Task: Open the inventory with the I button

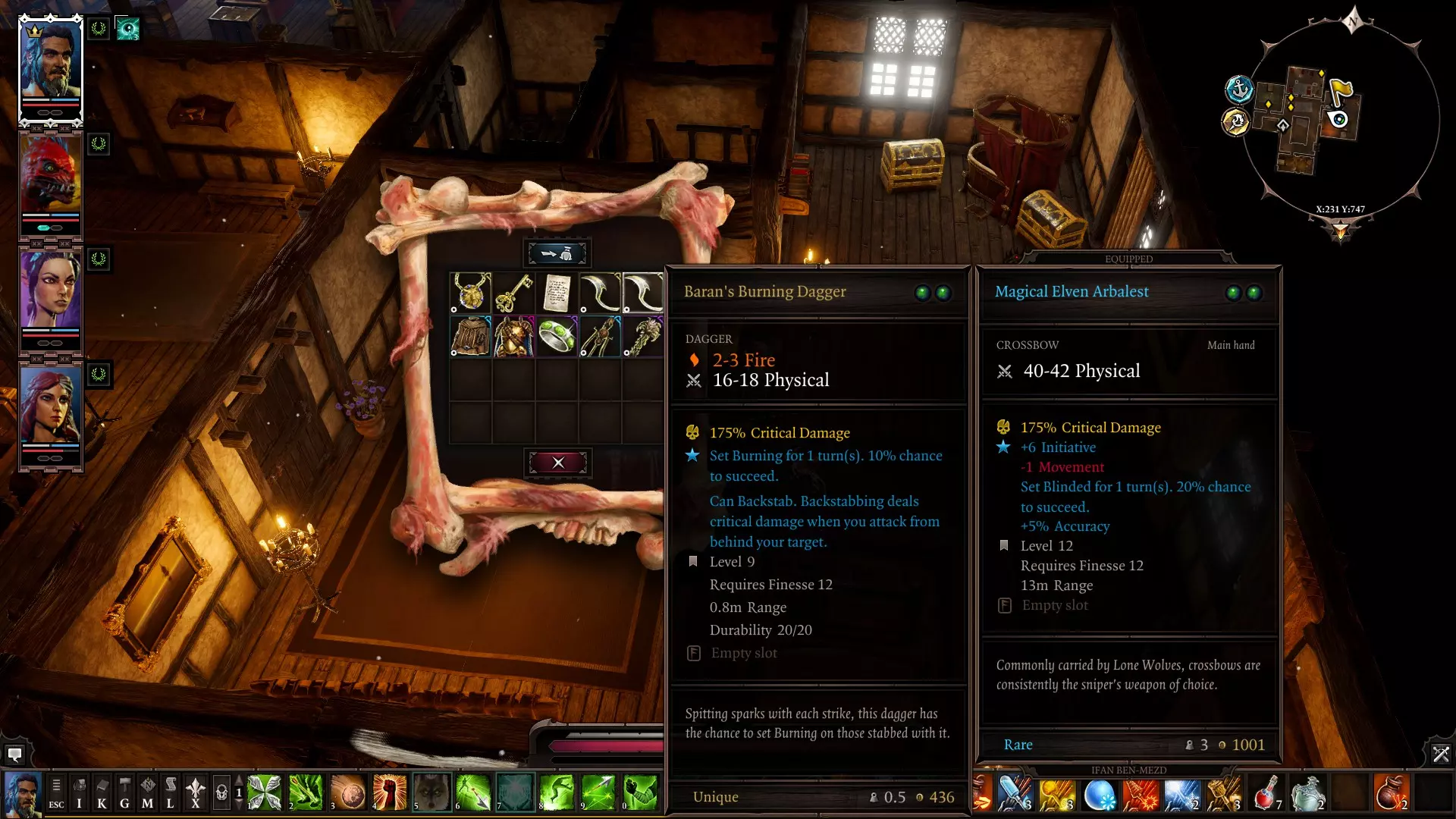Action: 79,793
